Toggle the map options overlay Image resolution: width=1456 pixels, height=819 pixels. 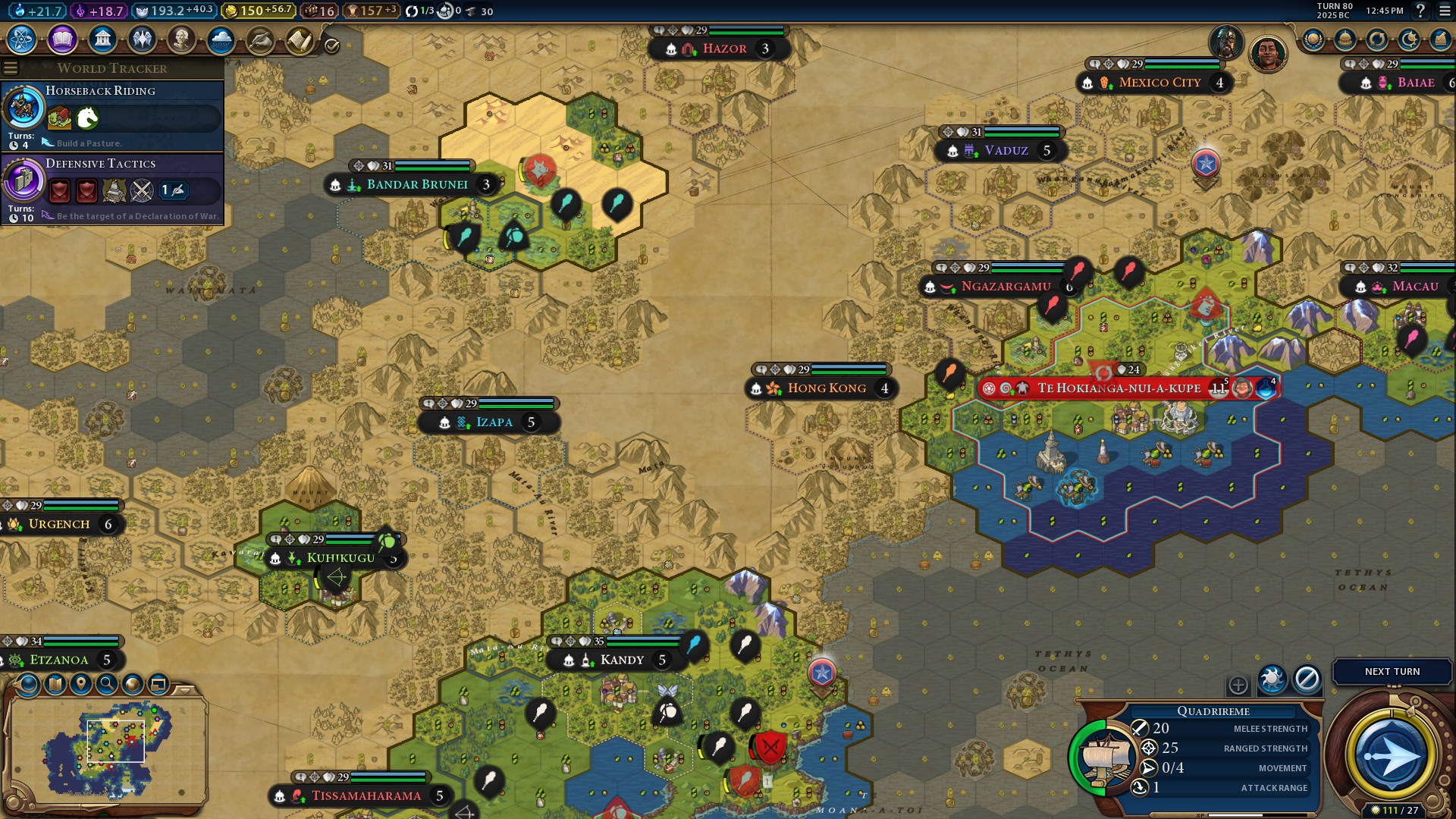55,685
